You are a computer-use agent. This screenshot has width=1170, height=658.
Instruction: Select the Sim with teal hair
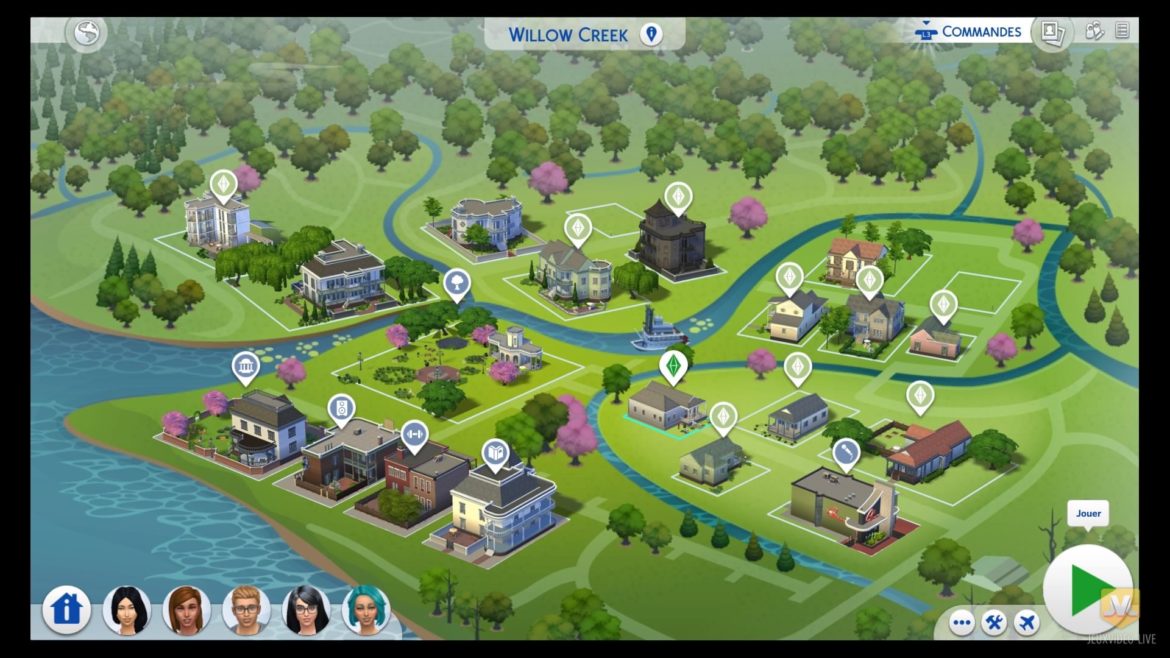pos(366,609)
